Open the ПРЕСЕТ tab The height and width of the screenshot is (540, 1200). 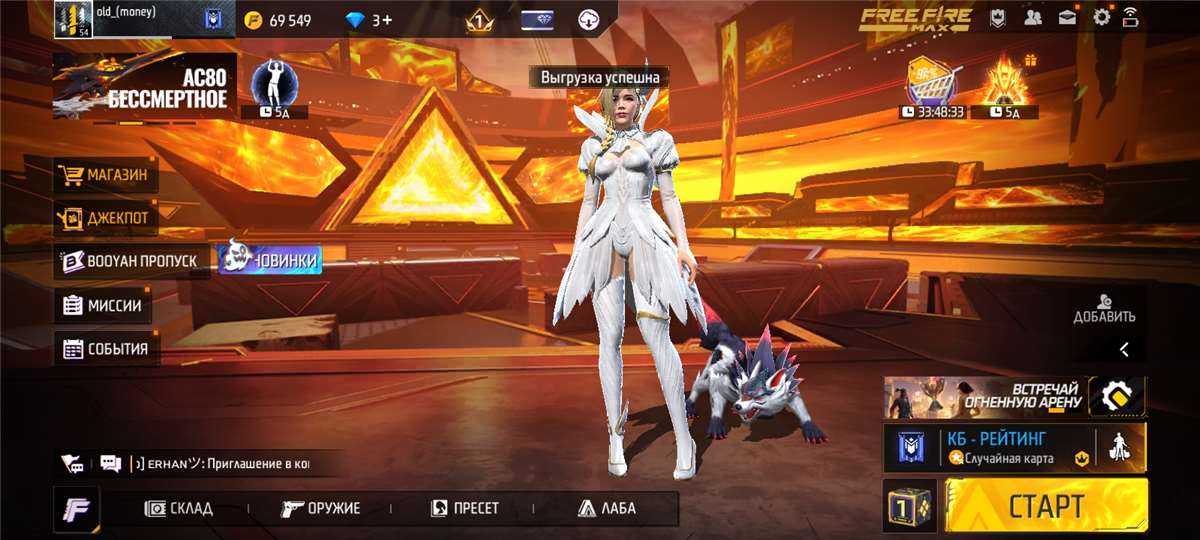pos(464,508)
